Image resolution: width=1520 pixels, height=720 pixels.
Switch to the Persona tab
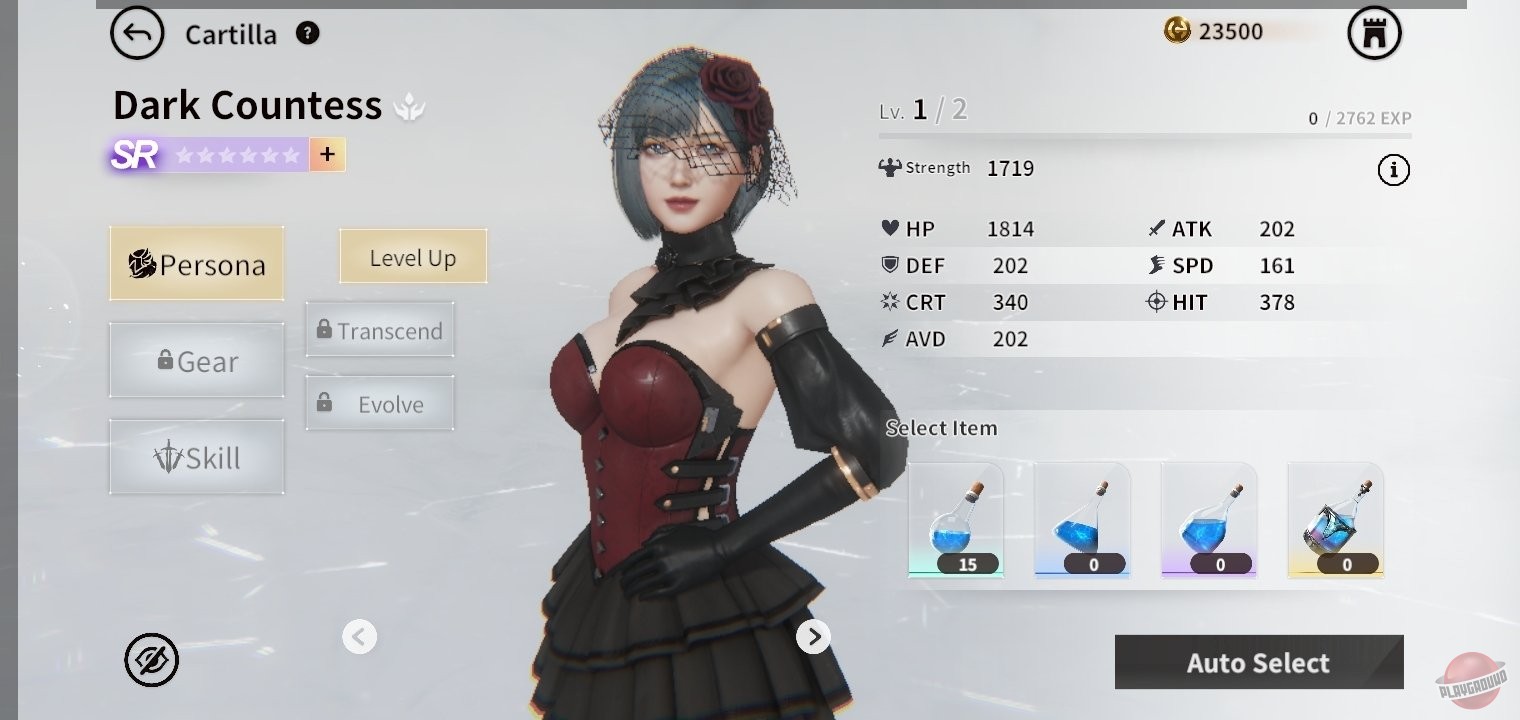pos(197,264)
